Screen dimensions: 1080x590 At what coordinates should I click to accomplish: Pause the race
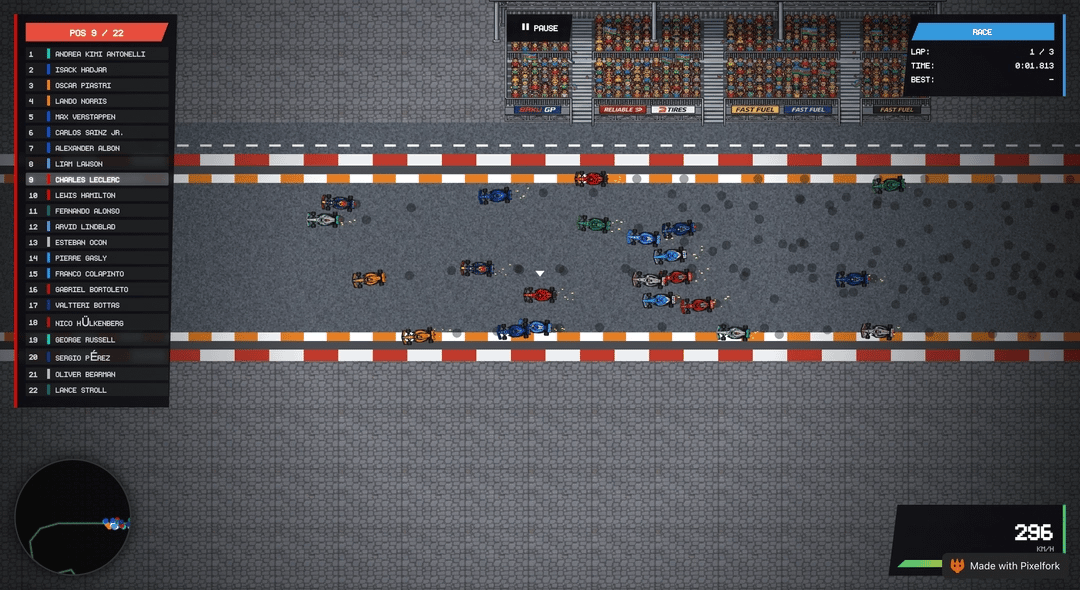pyautogui.click(x=539, y=28)
